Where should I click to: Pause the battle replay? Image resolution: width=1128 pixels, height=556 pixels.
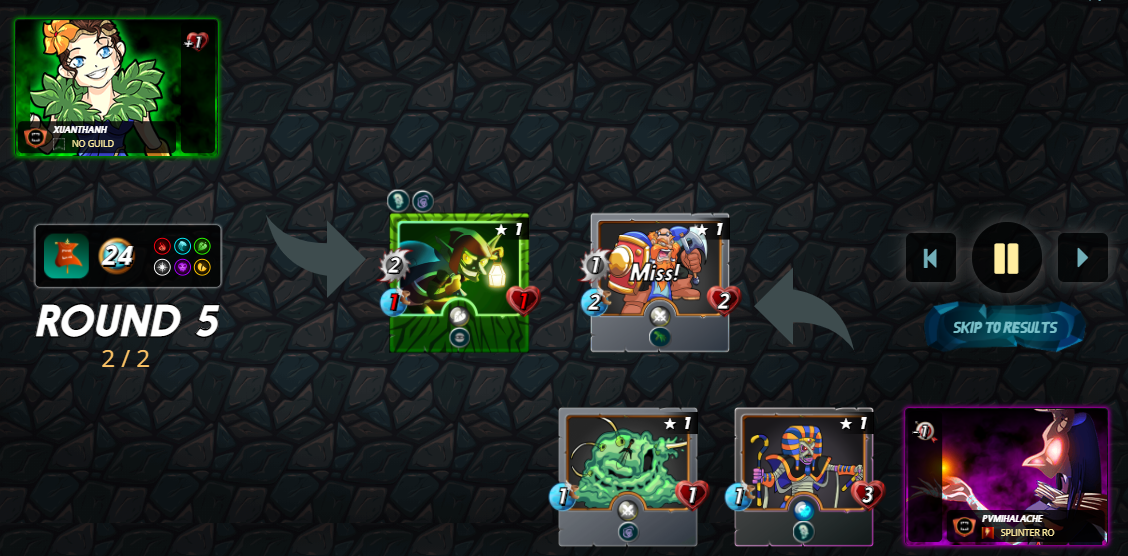click(x=1006, y=258)
